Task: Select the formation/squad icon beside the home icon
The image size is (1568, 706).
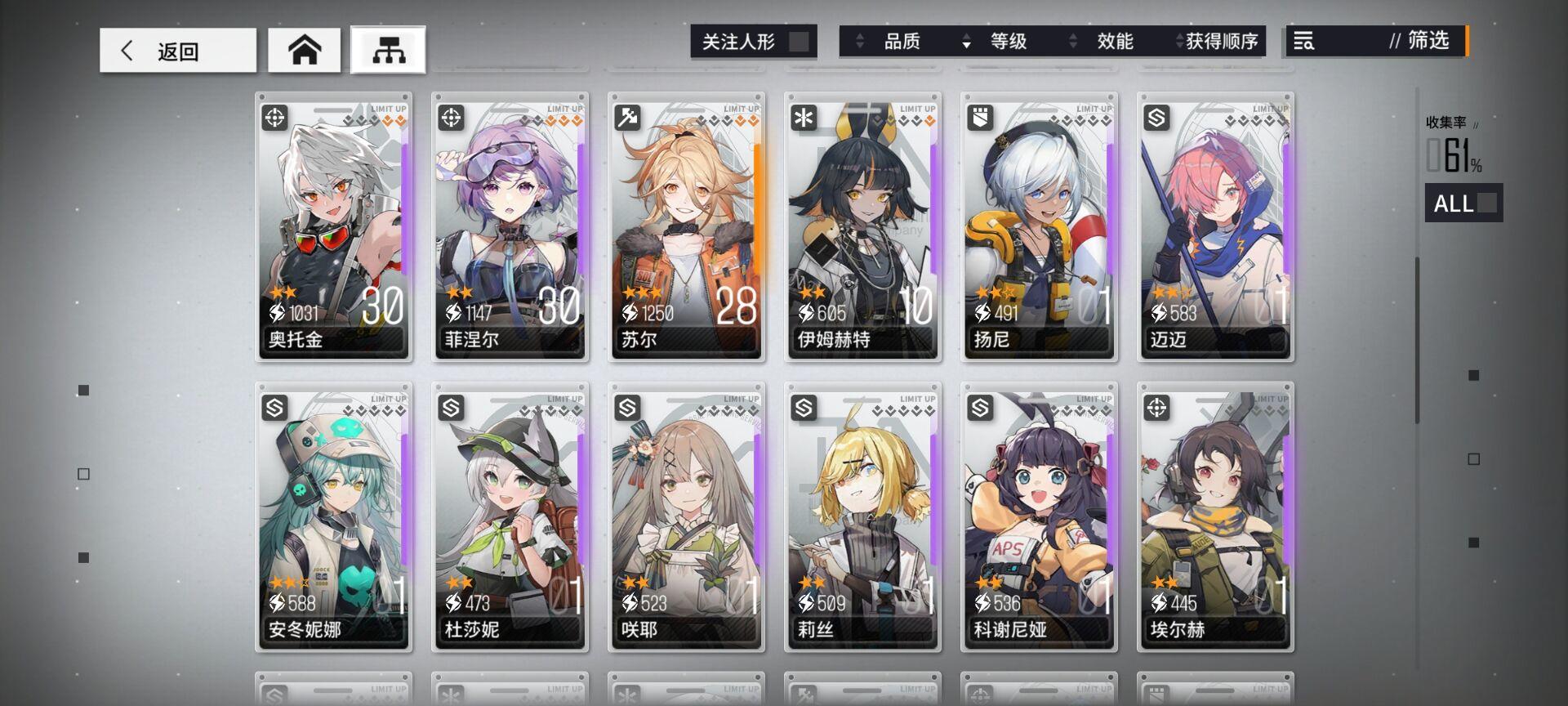Action: (x=388, y=50)
